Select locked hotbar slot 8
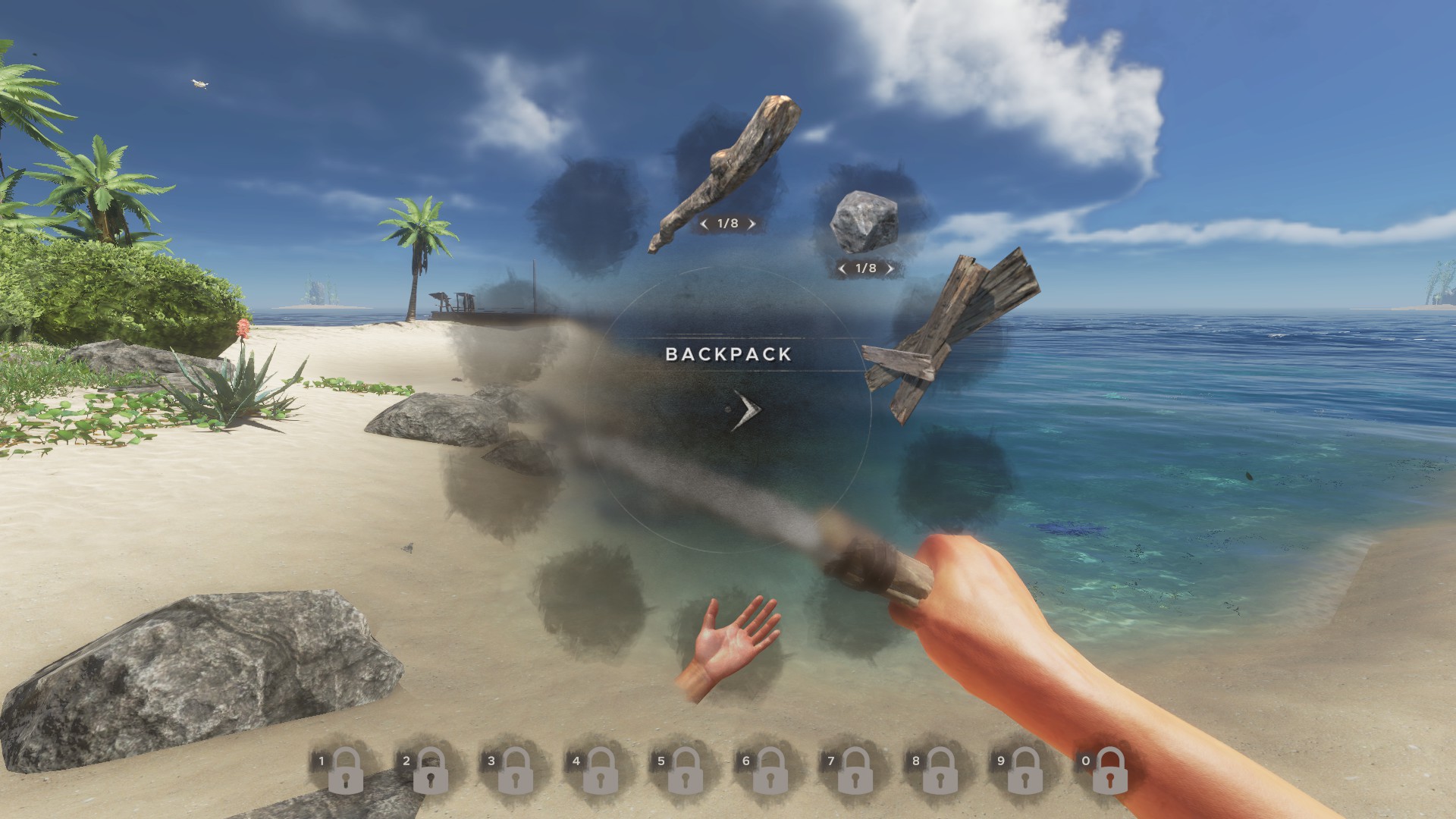The height and width of the screenshot is (819, 1456). click(x=940, y=769)
